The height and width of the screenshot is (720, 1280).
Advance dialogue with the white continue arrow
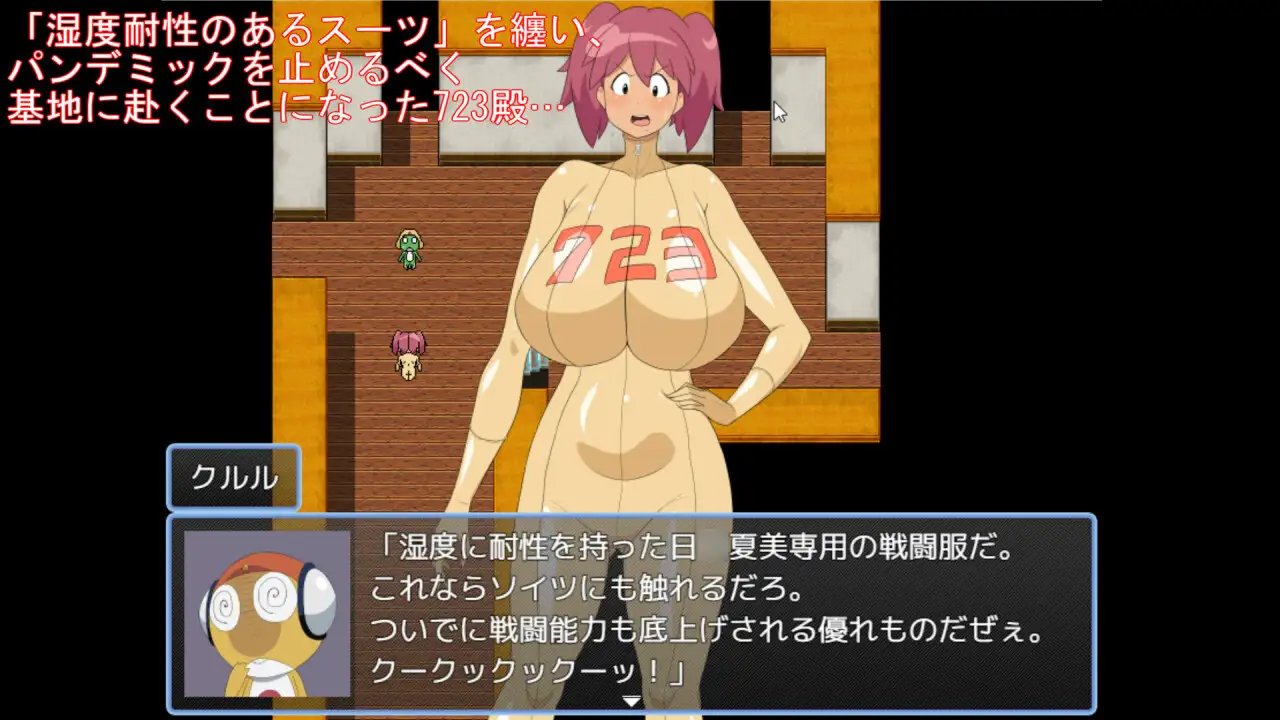tap(631, 701)
